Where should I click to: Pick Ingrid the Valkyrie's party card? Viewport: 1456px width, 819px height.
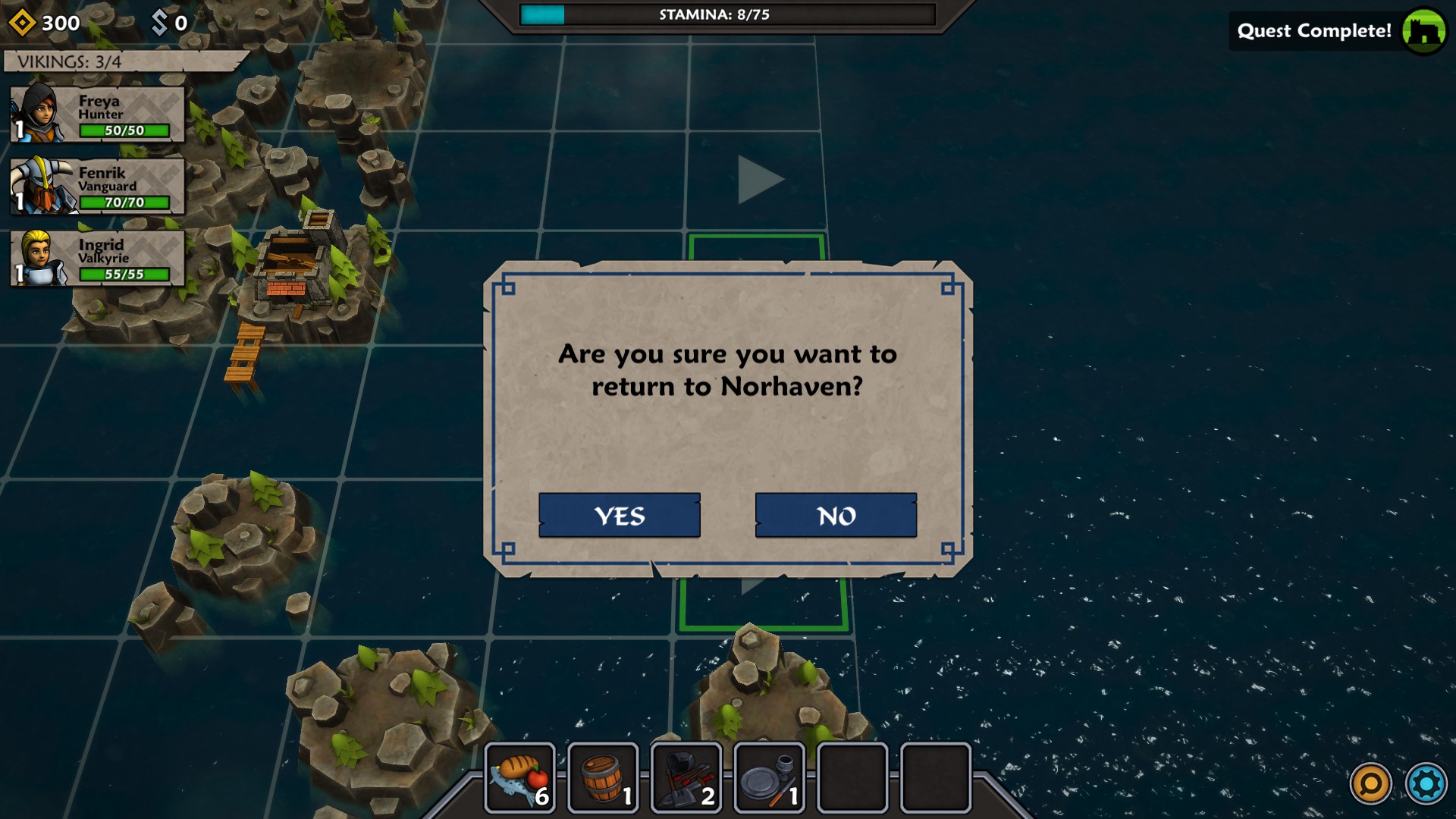pos(97,259)
